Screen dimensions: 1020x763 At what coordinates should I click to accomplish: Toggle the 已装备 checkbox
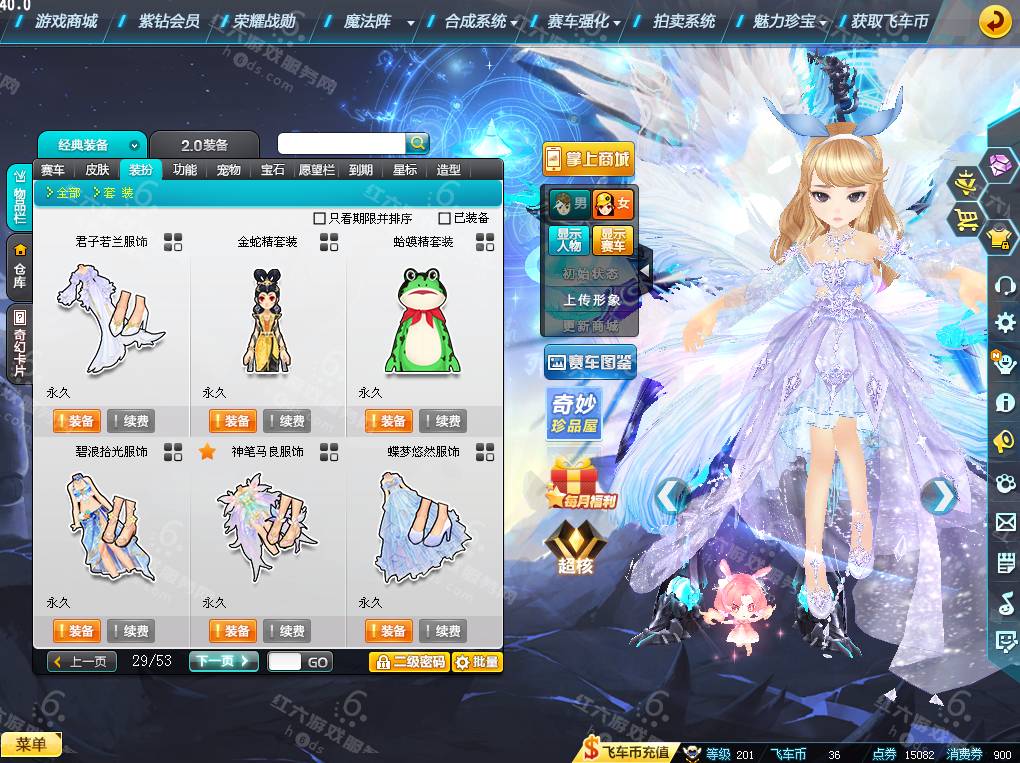click(x=445, y=218)
